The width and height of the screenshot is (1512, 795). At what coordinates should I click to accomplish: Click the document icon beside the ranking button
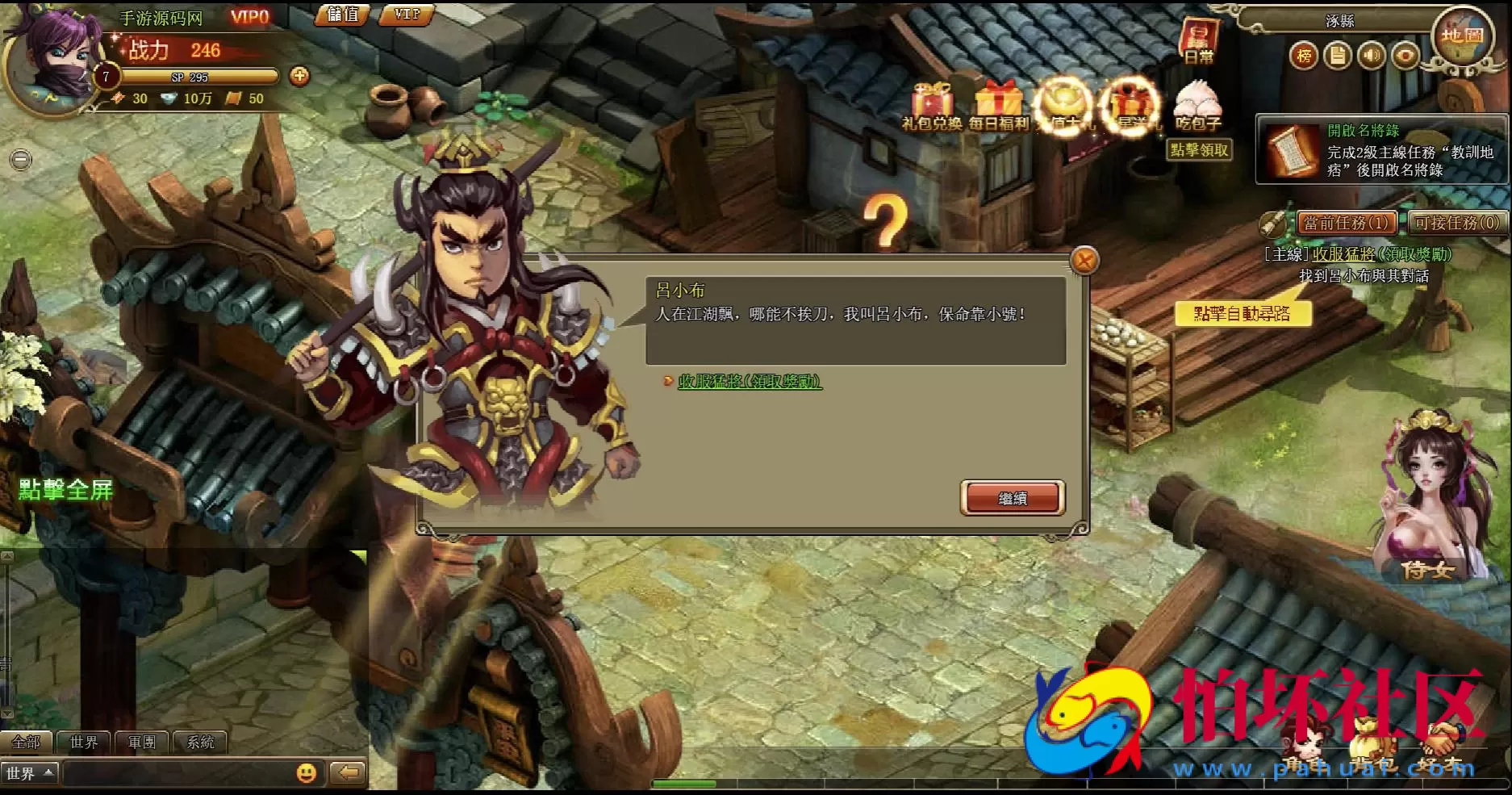point(1338,56)
